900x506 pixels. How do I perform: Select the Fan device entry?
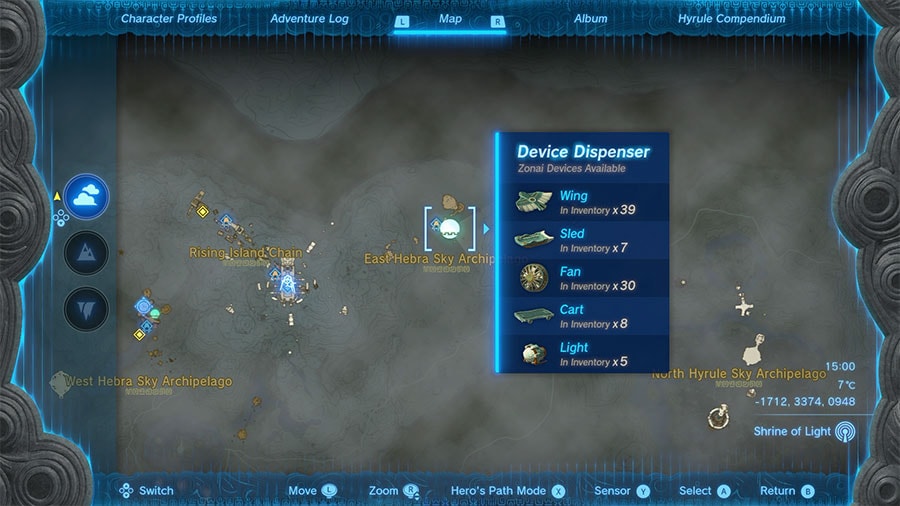(584, 278)
